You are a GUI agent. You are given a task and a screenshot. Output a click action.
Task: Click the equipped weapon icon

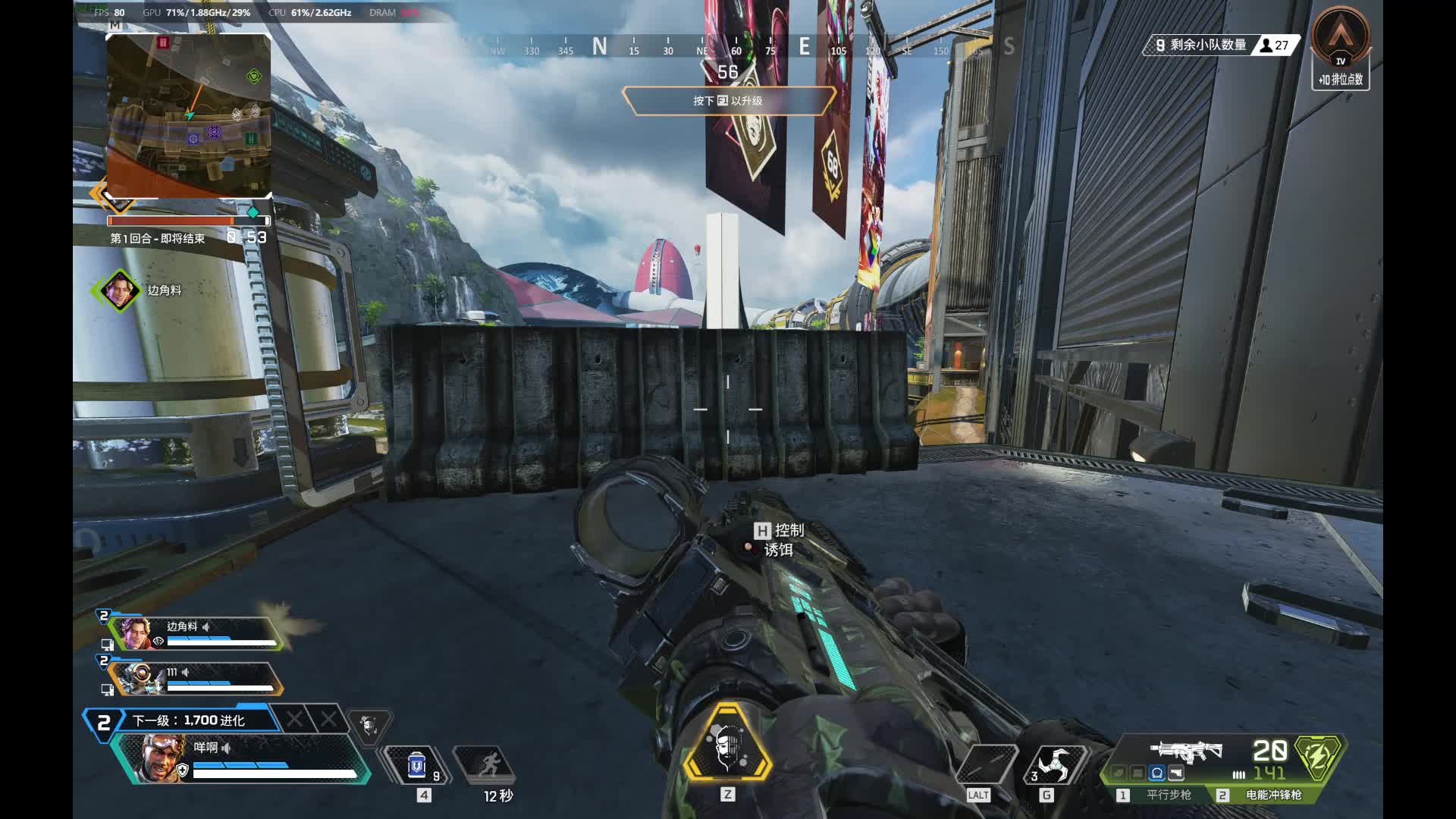[1186, 751]
